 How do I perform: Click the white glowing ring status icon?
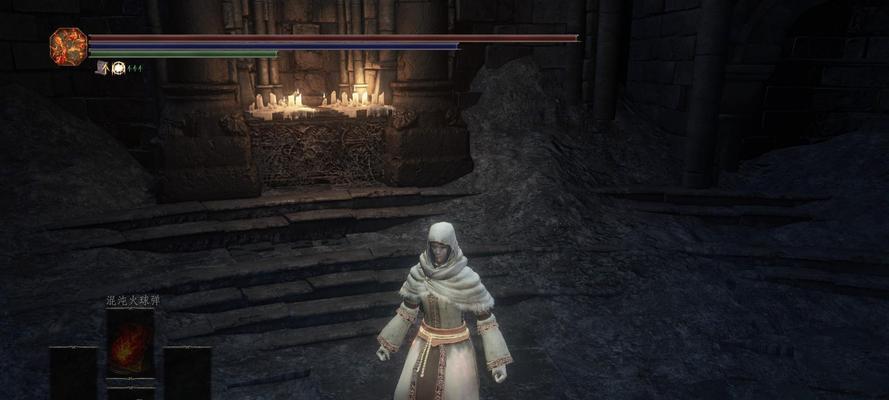tap(118, 68)
